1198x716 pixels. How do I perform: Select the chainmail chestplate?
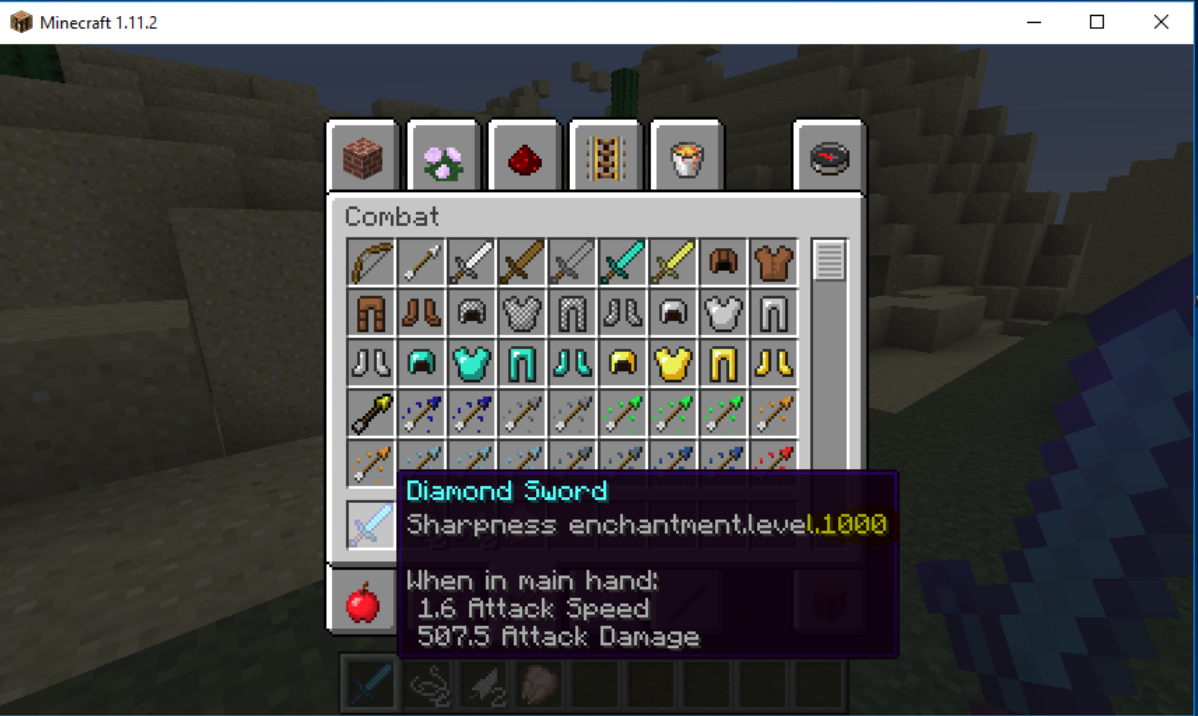coord(522,313)
